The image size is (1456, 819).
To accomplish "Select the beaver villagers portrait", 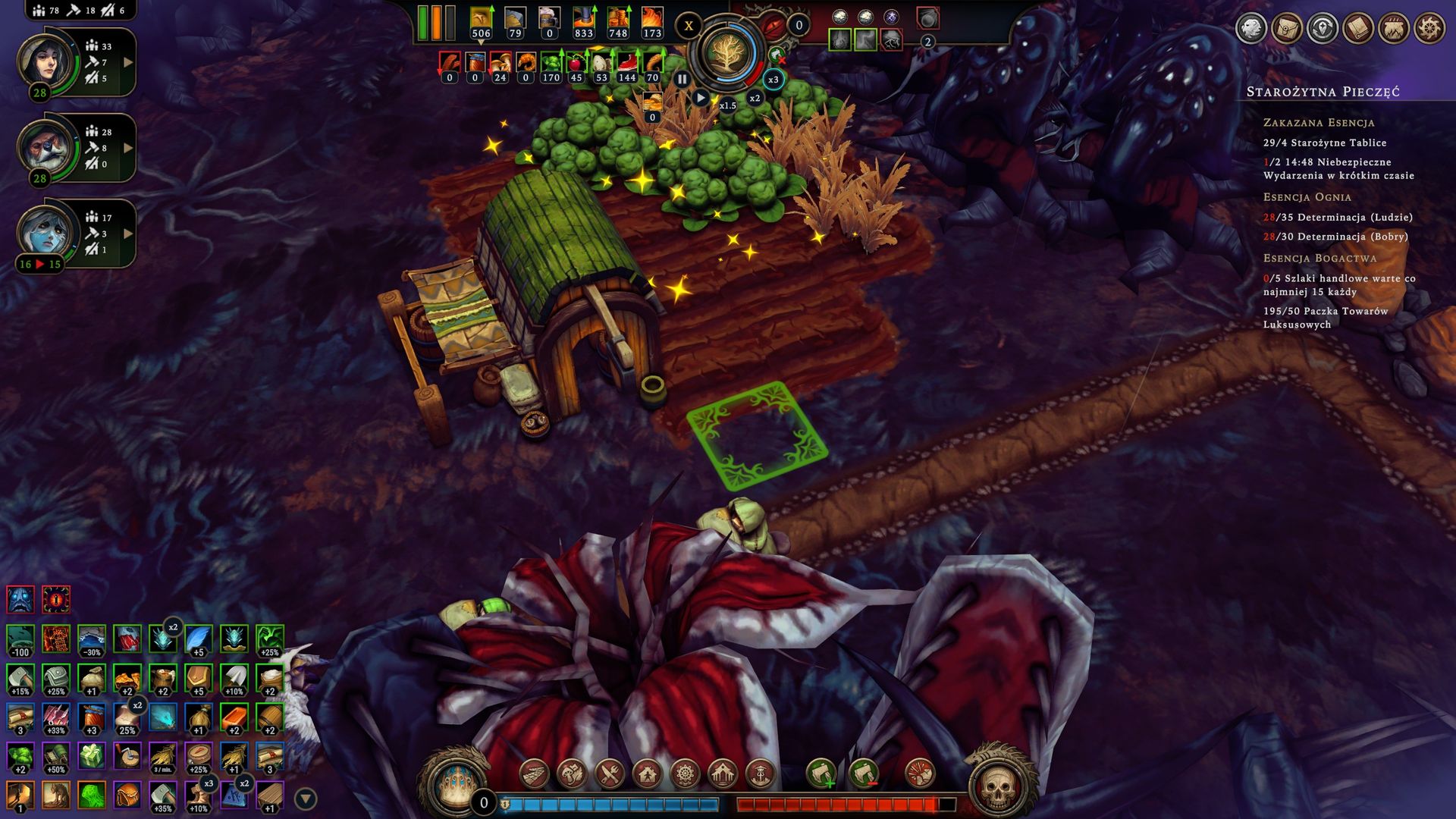I will click(45, 146).
